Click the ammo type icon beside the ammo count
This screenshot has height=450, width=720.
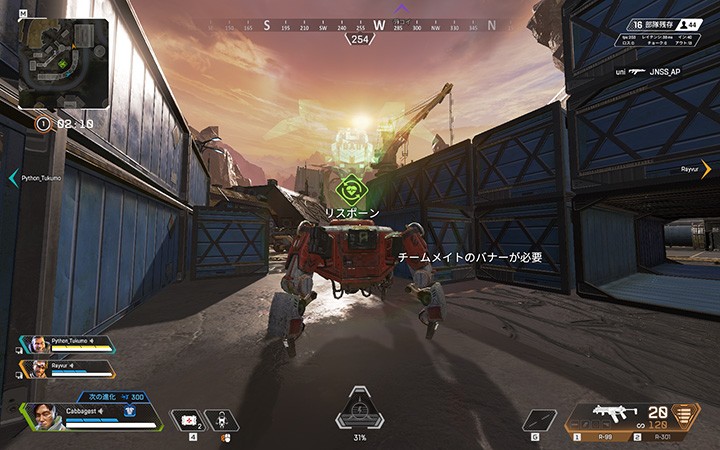(x=686, y=415)
